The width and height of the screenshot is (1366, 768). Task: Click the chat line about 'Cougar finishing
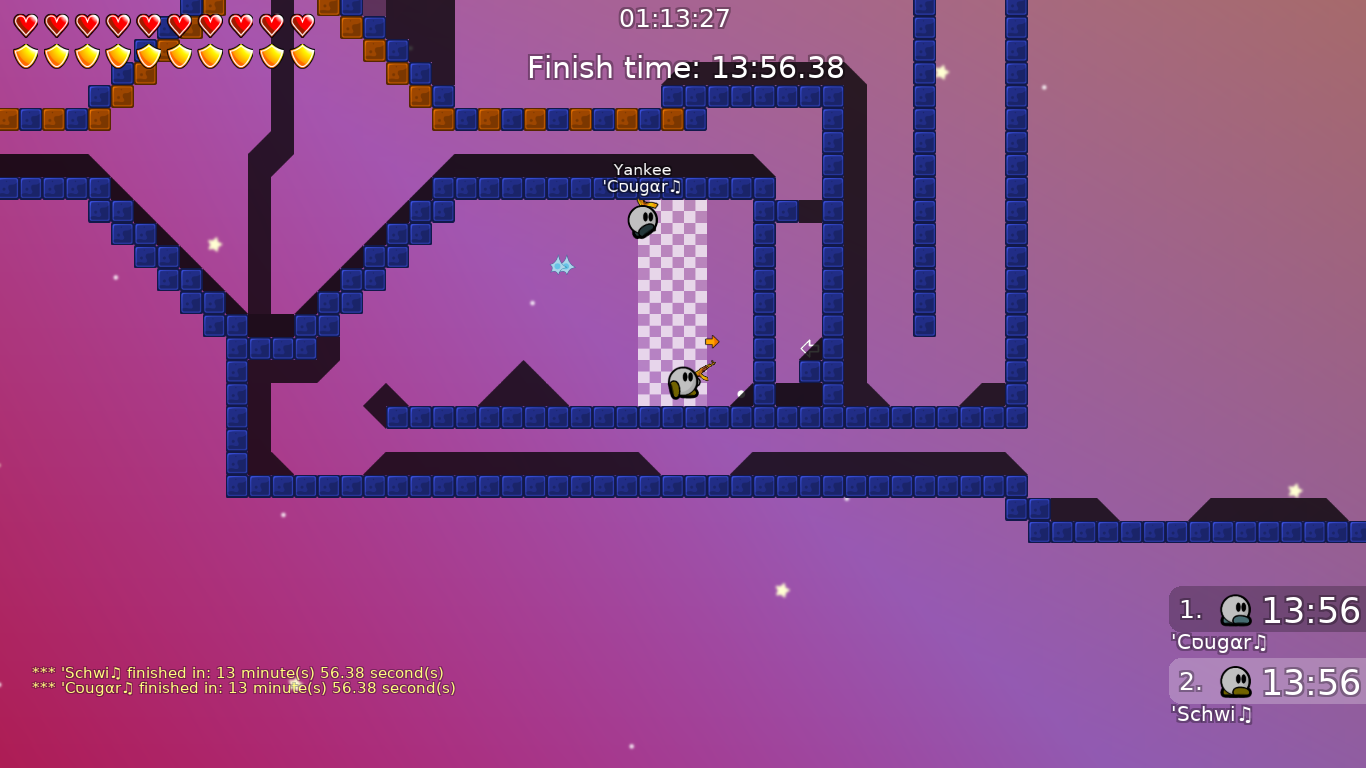click(240, 688)
